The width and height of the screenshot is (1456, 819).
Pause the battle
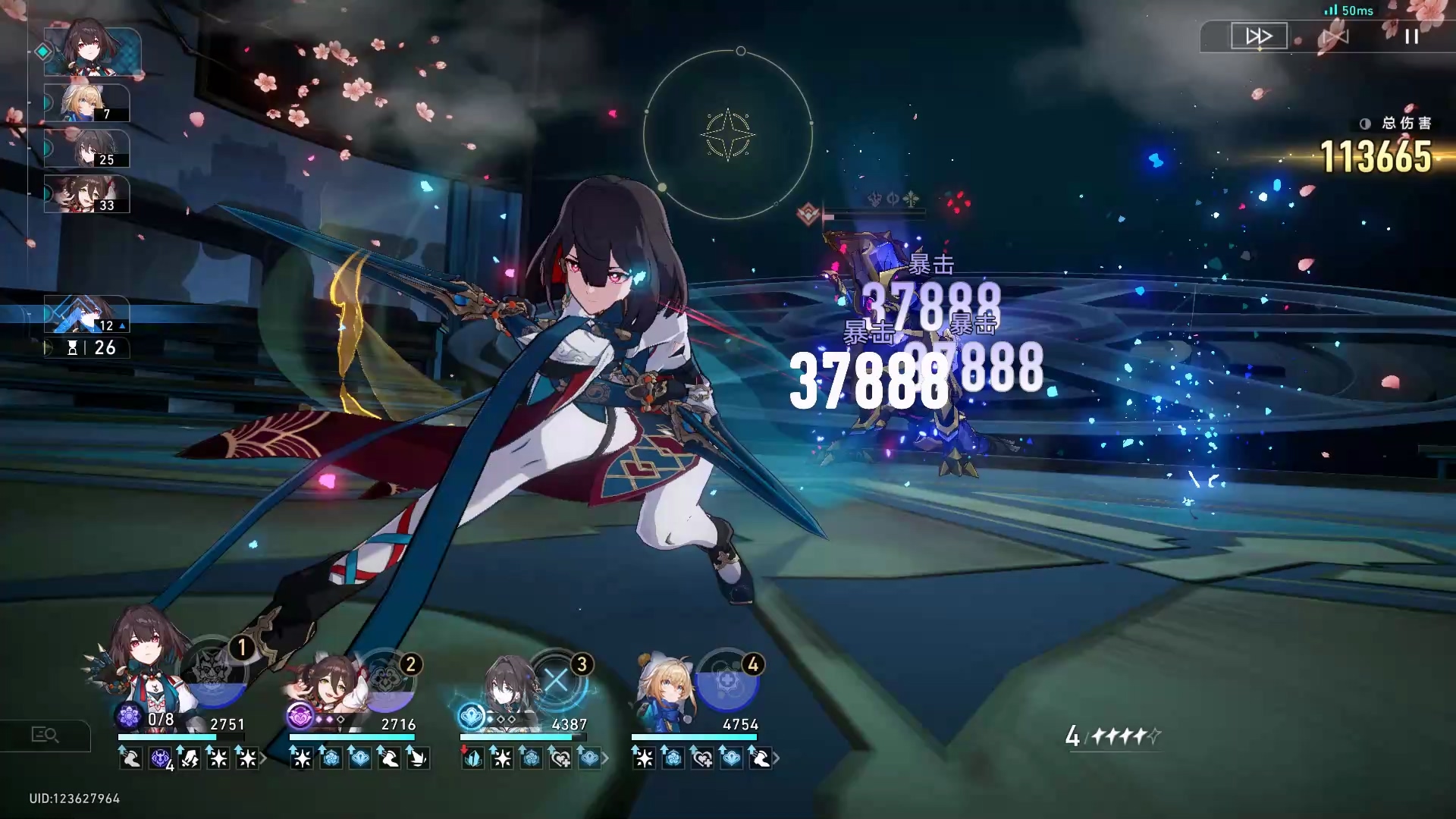coord(1410,36)
